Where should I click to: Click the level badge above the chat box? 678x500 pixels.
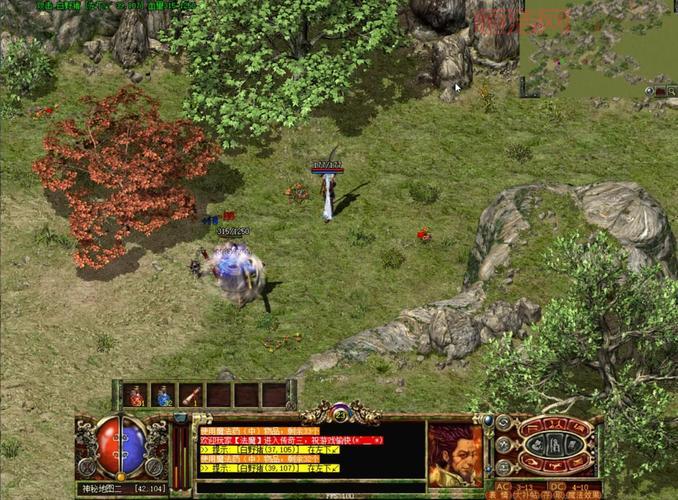(340, 412)
